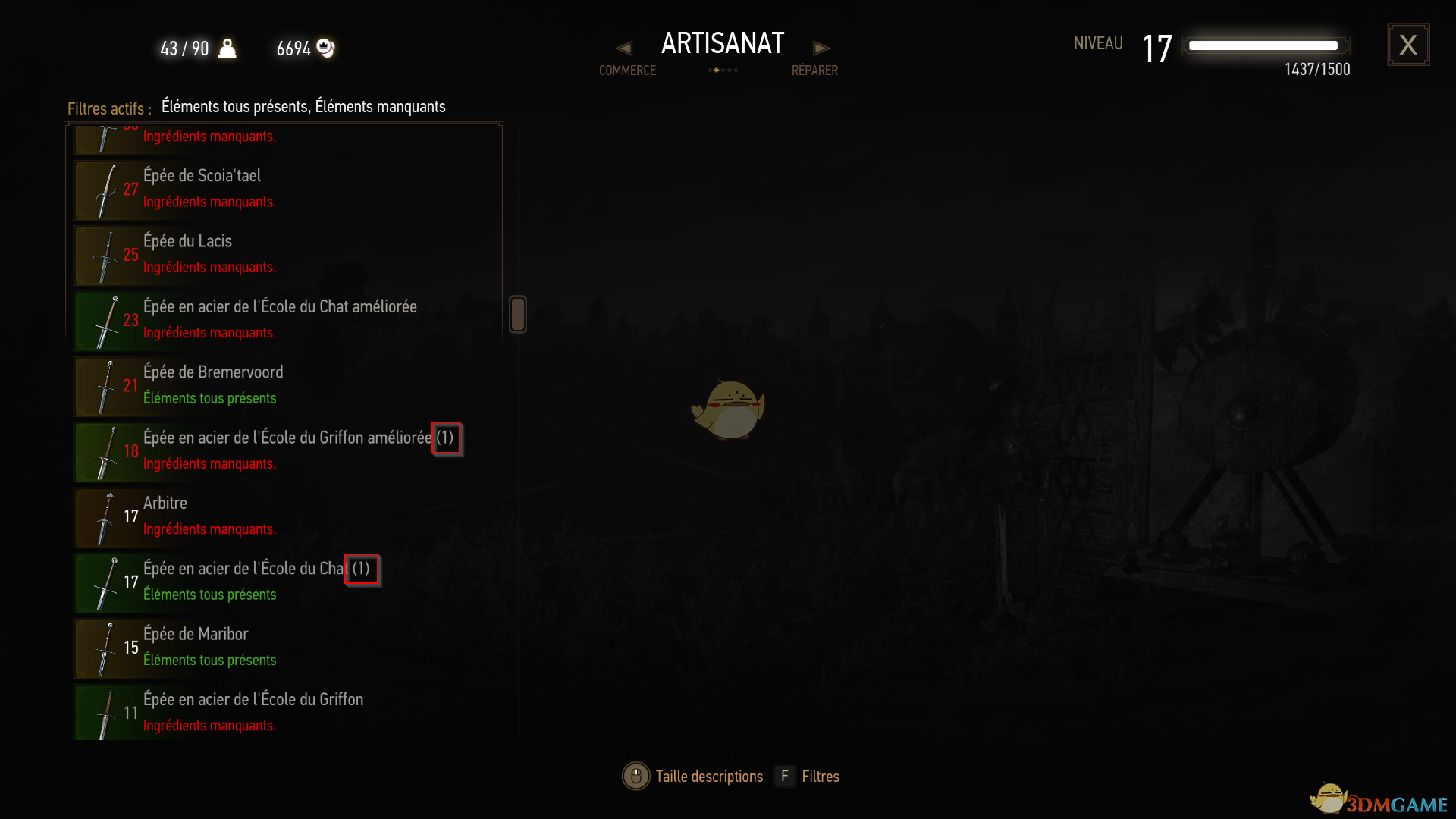Viewport: 1456px width, 819px height.
Task: Click the crafting list scrollbar
Action: coord(518,314)
